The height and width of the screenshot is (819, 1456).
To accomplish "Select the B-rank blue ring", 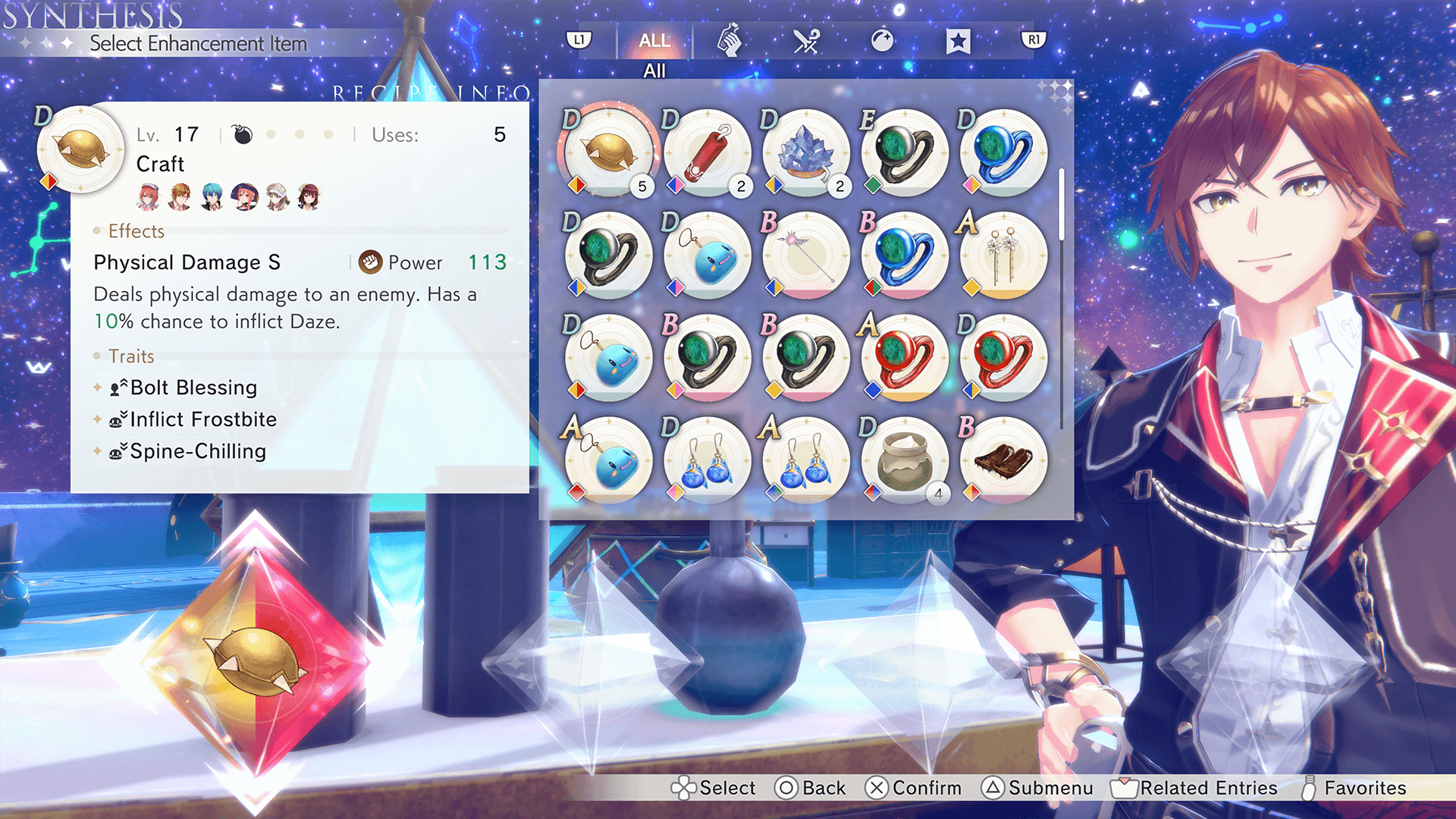I will [x=904, y=256].
